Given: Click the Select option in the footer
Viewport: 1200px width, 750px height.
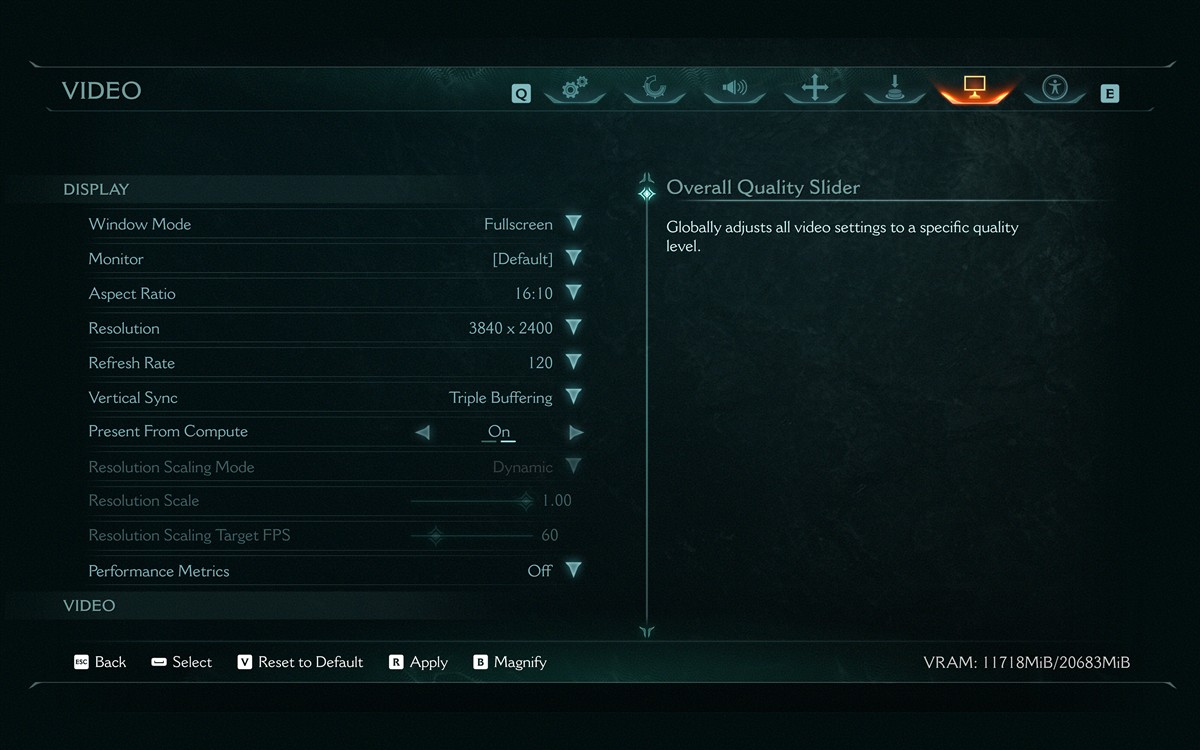Looking at the screenshot, I should (x=181, y=662).
